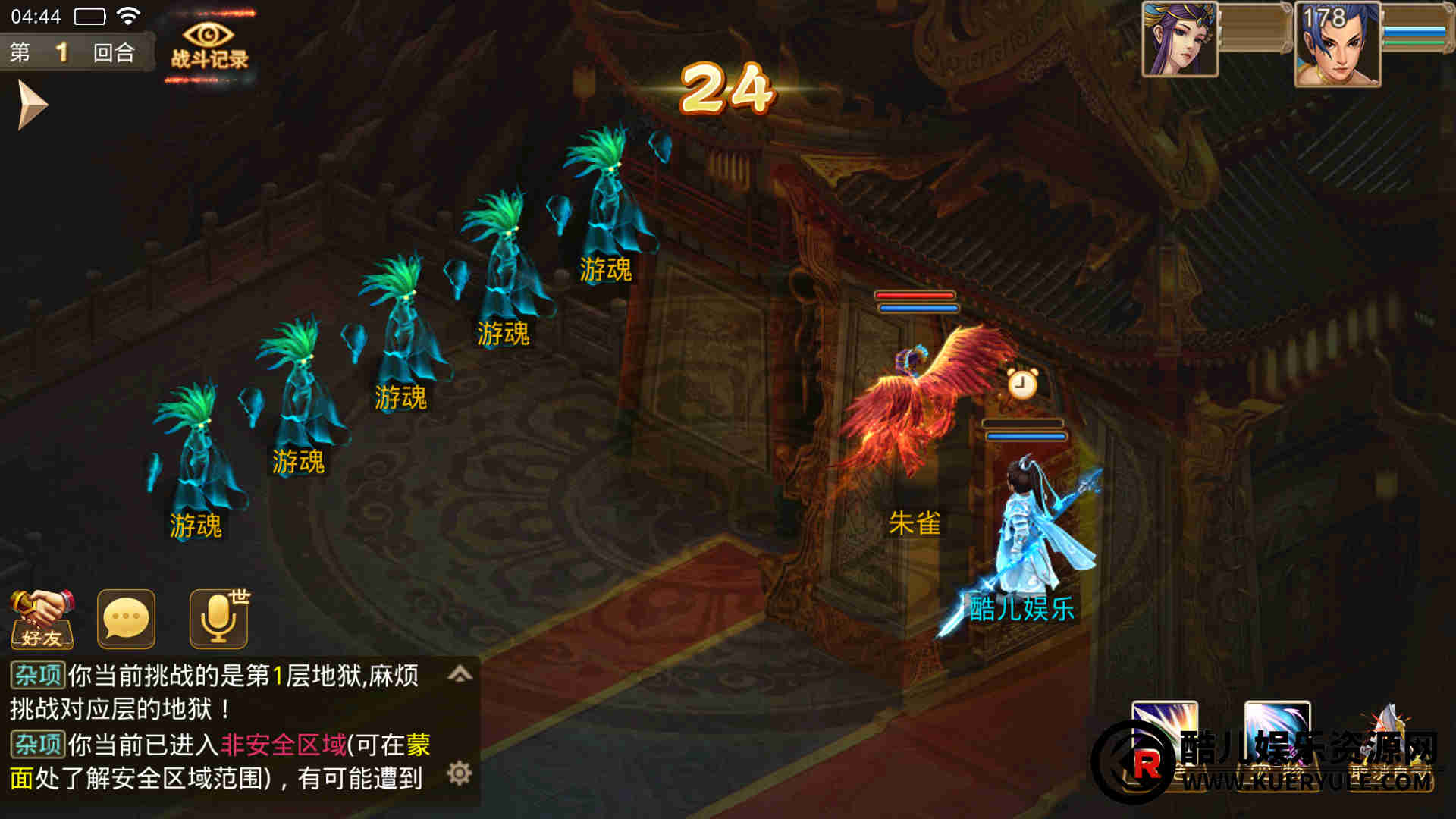Open the yellow speech bubble chat
The height and width of the screenshot is (819, 1456).
pos(126,620)
